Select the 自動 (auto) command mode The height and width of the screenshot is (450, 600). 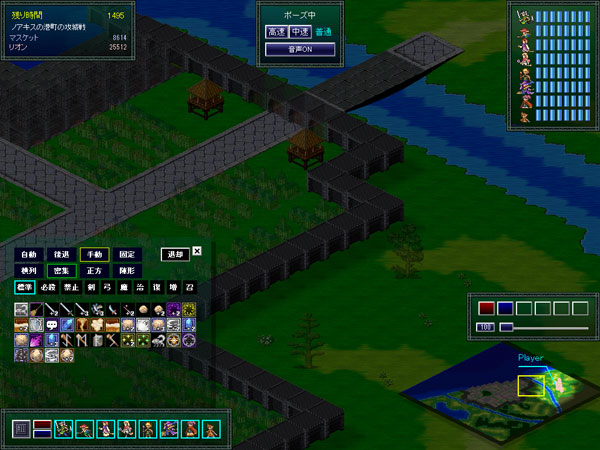(x=27, y=255)
